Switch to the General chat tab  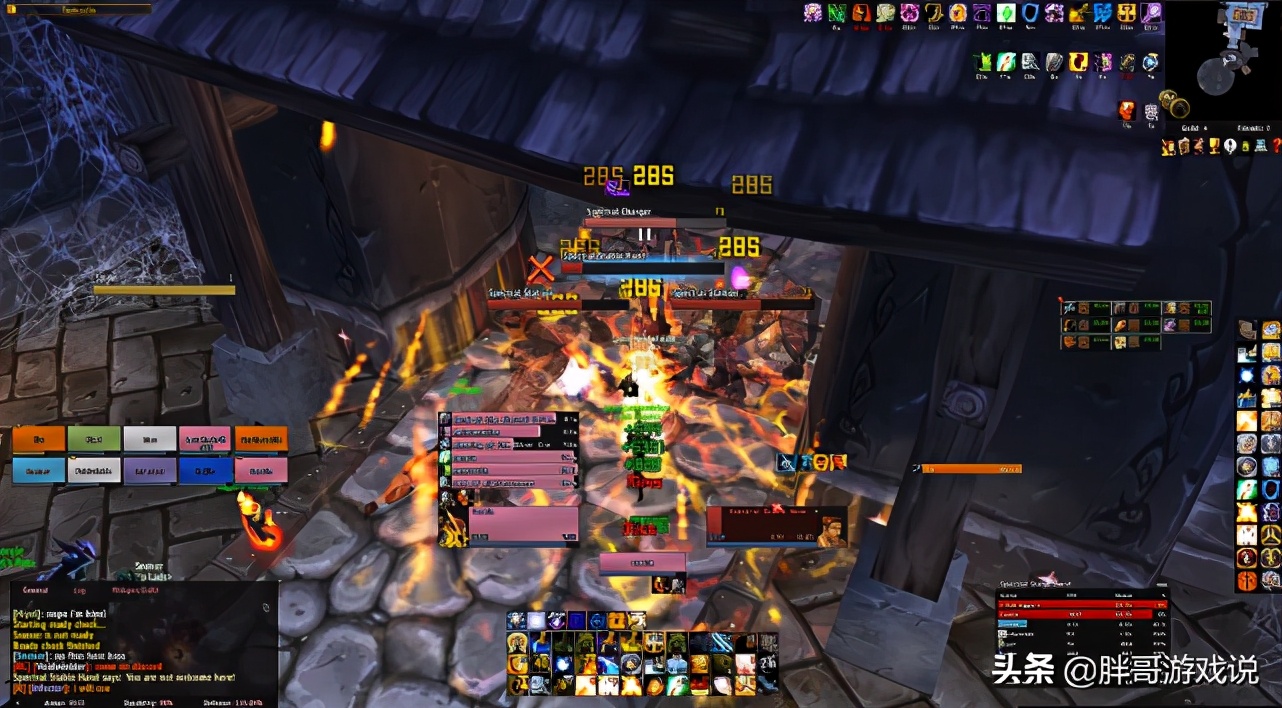point(37,591)
